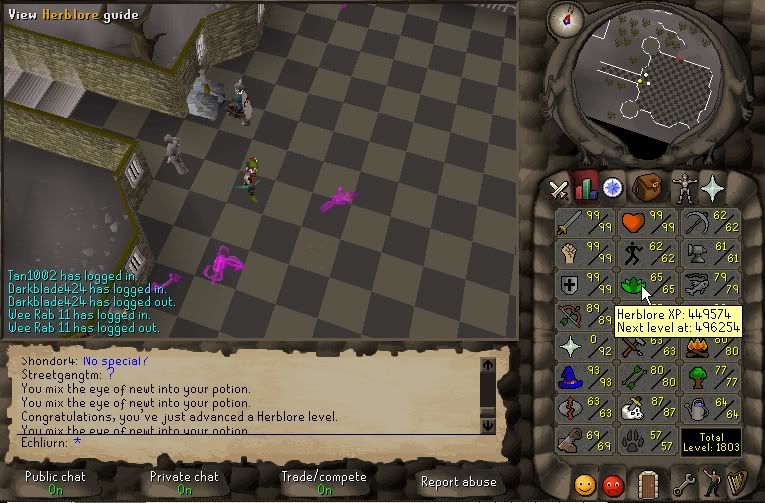Open the backpack inventory tab
Viewport: 765px width, 503px height.
[x=651, y=187]
